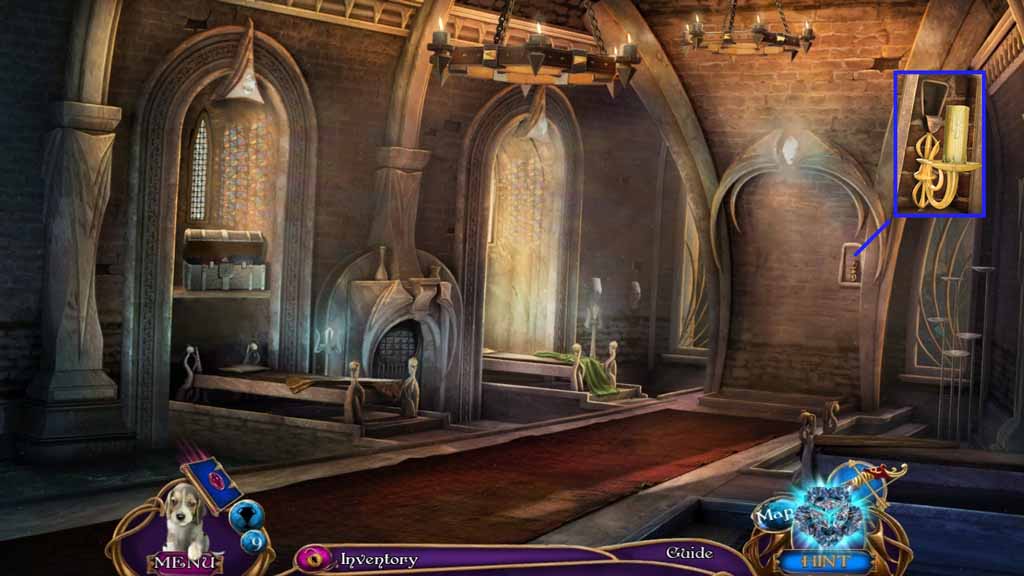The image size is (1024, 576).
Task: Expand the Inventory bar
Action: pos(378,559)
